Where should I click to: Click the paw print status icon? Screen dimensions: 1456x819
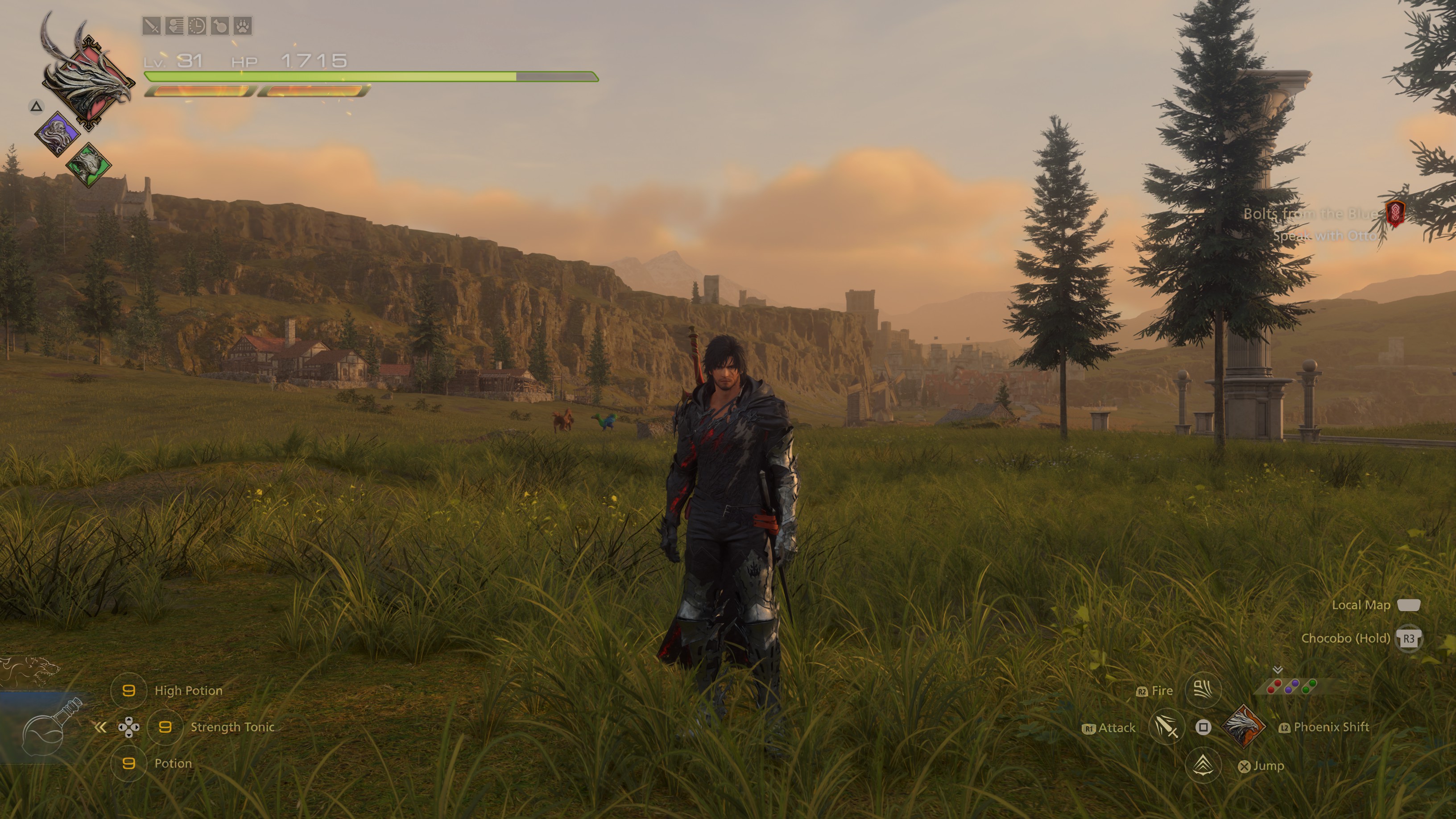point(243,26)
